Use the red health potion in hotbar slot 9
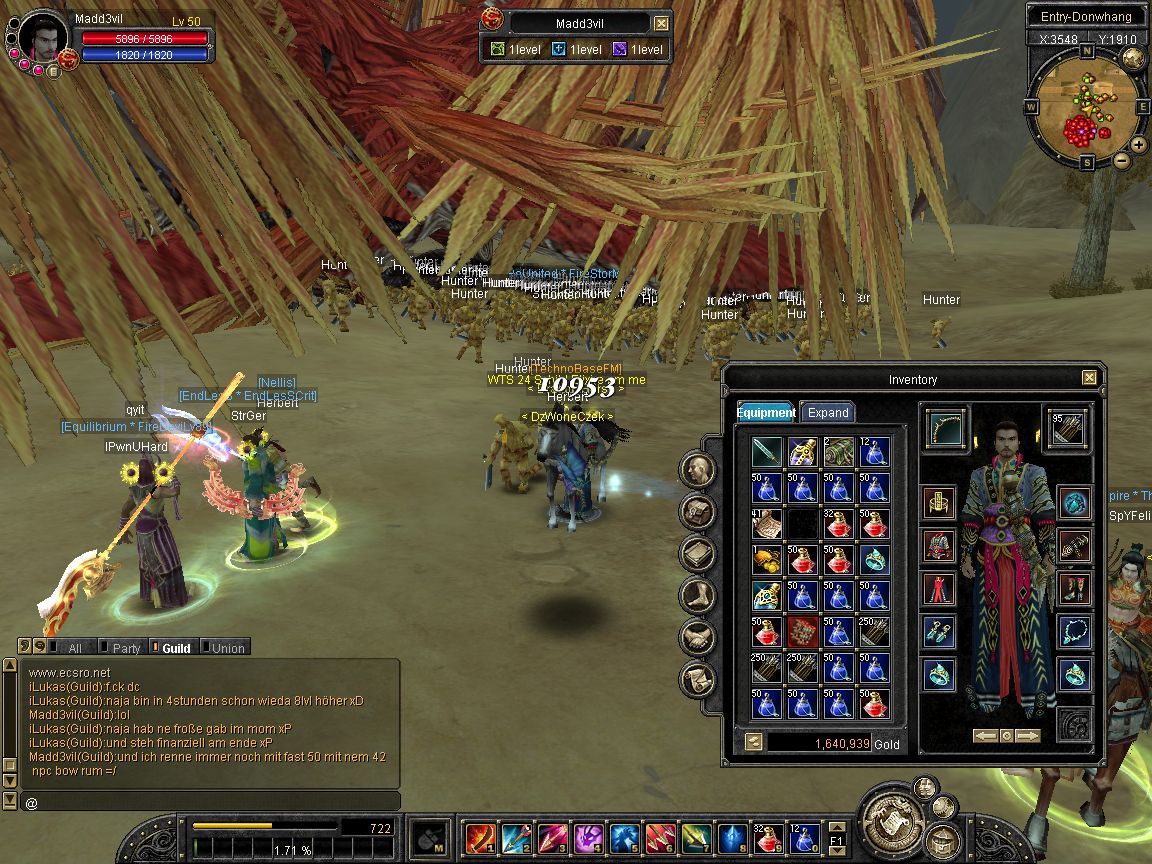This screenshot has height=864, width=1152. pyautogui.click(x=769, y=836)
